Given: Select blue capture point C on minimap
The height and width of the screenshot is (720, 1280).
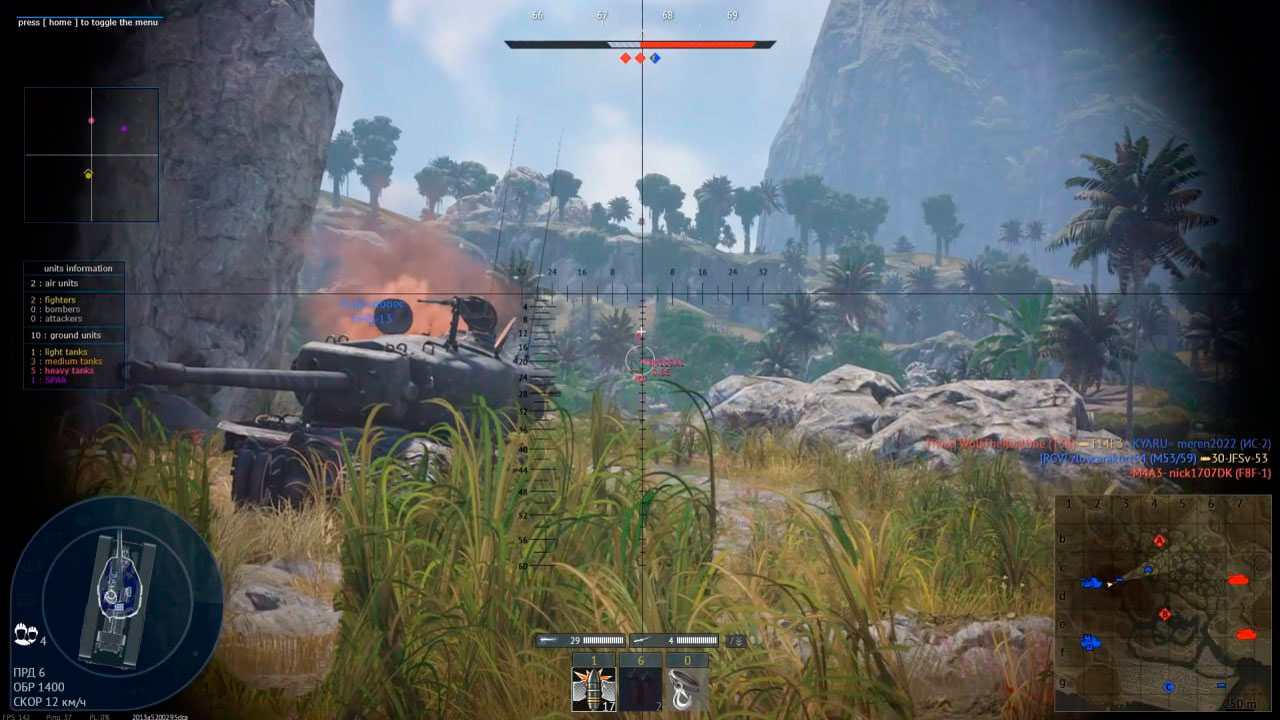Looking at the screenshot, I should pyautogui.click(x=1168, y=687).
